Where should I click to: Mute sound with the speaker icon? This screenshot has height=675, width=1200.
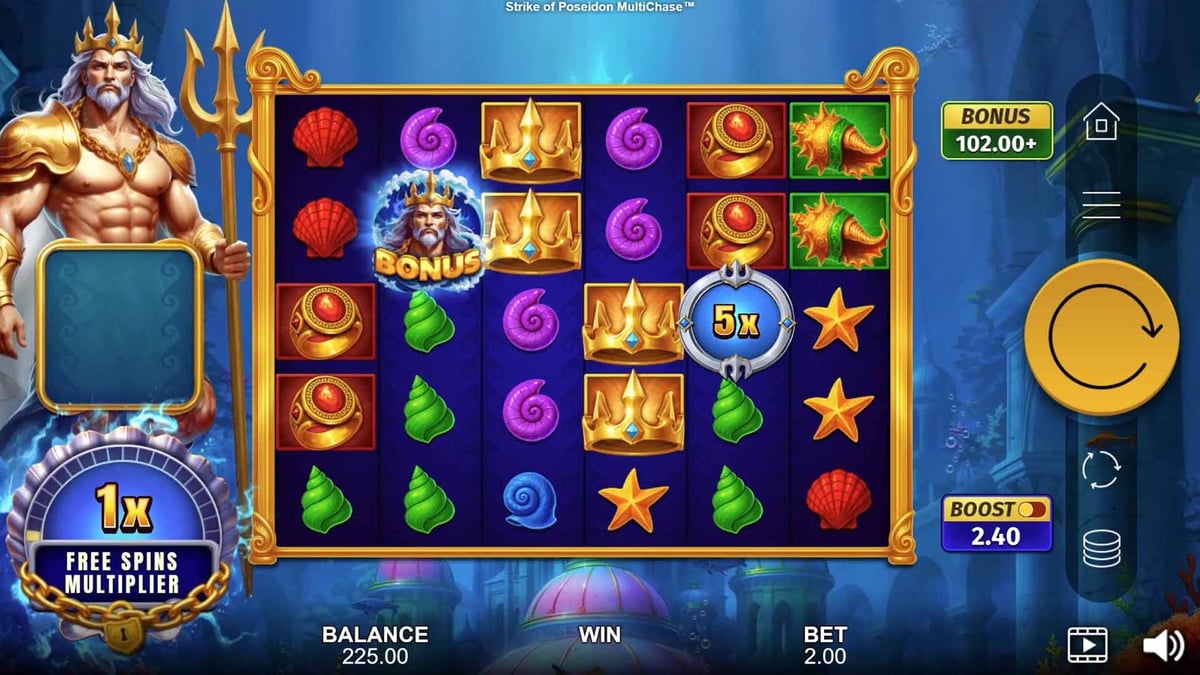(x=1162, y=645)
